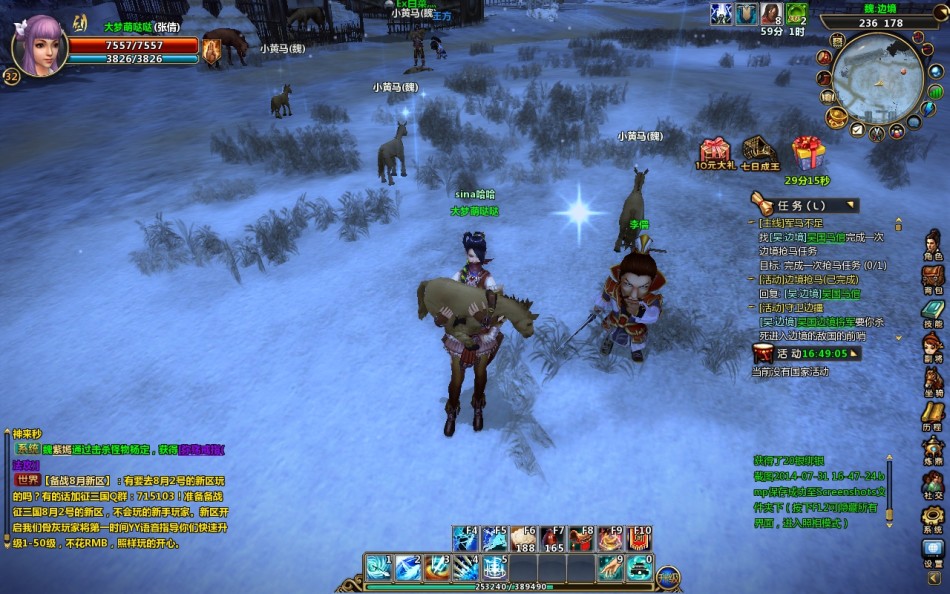Collapse the 任务 (L) quest tracker
Image resolution: width=950 pixels, height=594 pixels.
pyautogui.click(x=851, y=205)
